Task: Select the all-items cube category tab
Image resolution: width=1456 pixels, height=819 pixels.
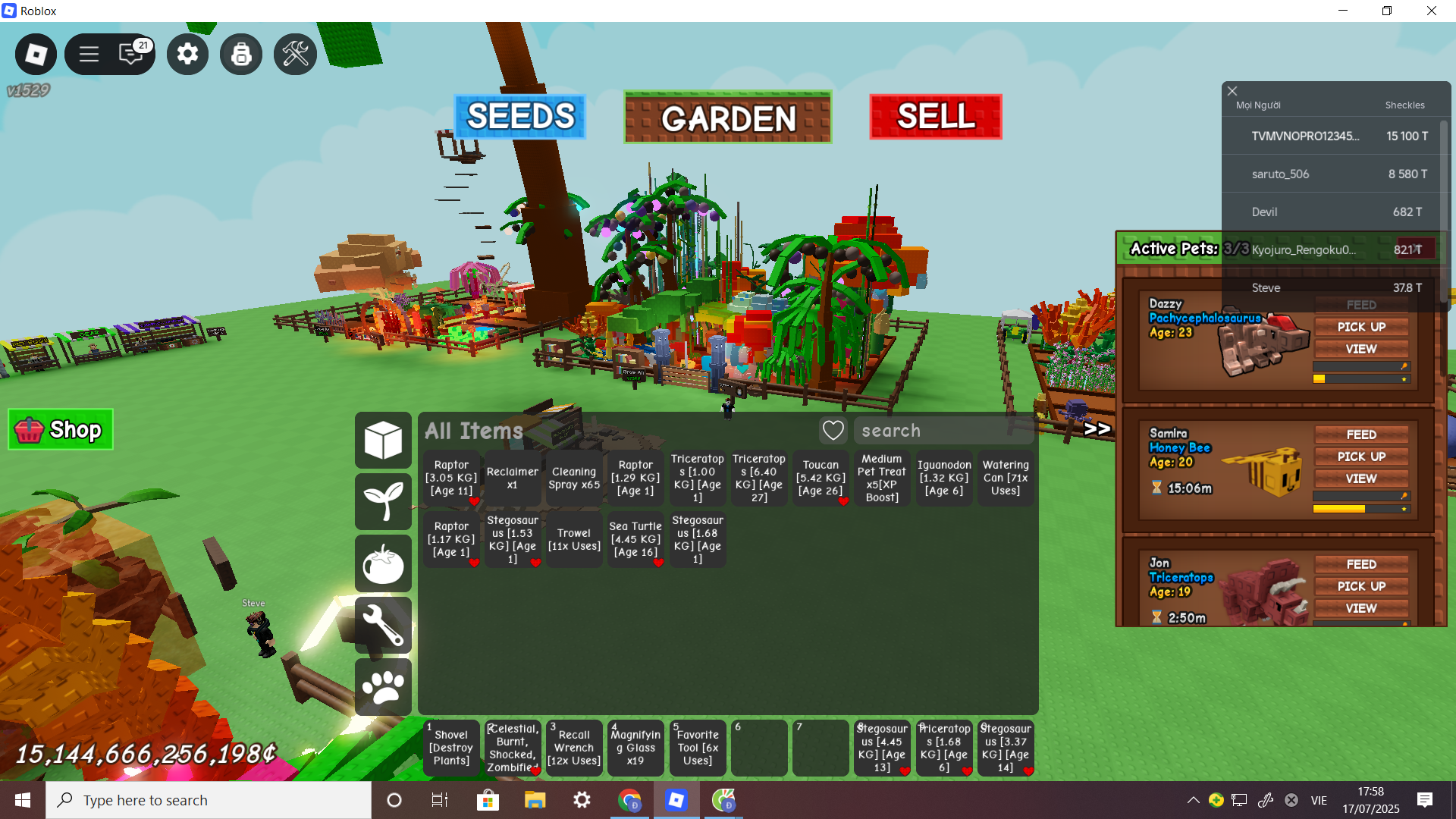Action: (383, 440)
